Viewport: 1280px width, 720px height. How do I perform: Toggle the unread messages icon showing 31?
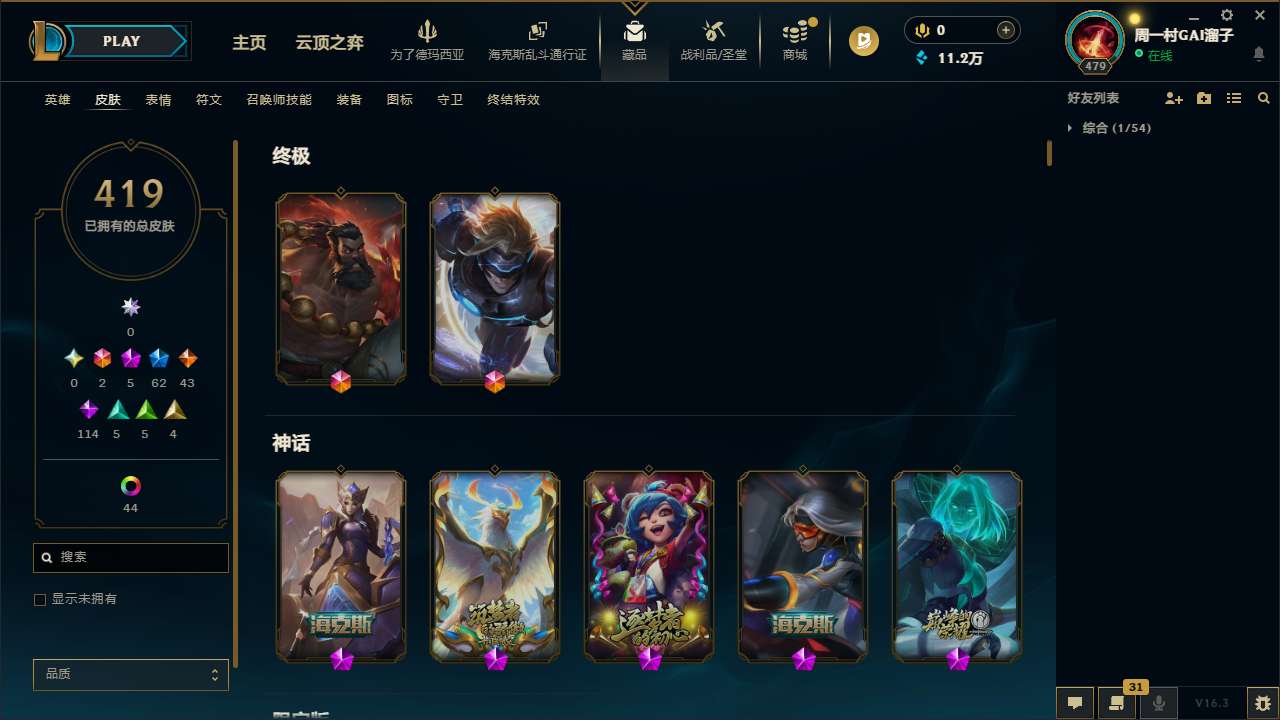tap(1117, 702)
